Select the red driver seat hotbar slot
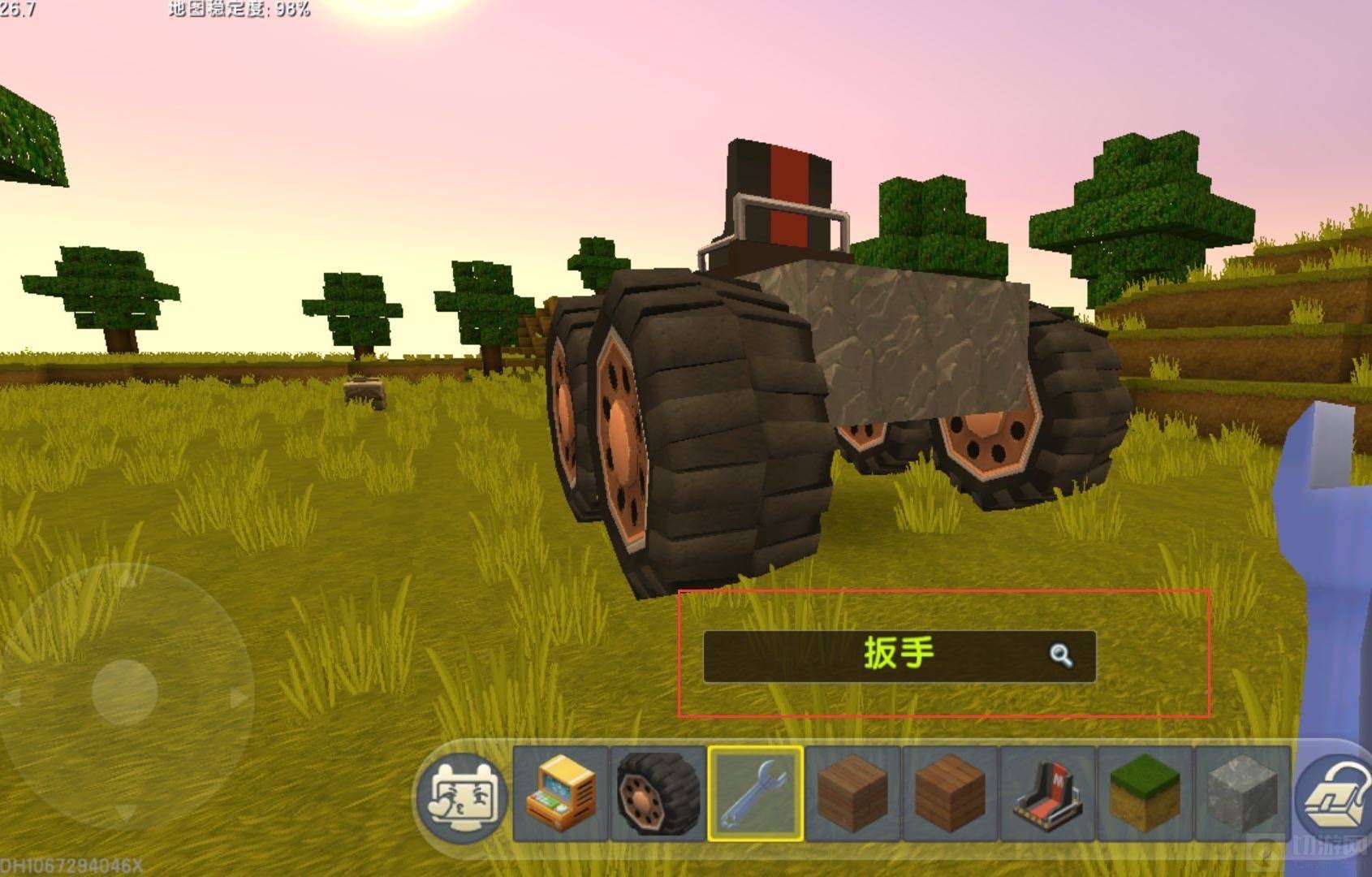The image size is (1372, 877). pos(1047,793)
